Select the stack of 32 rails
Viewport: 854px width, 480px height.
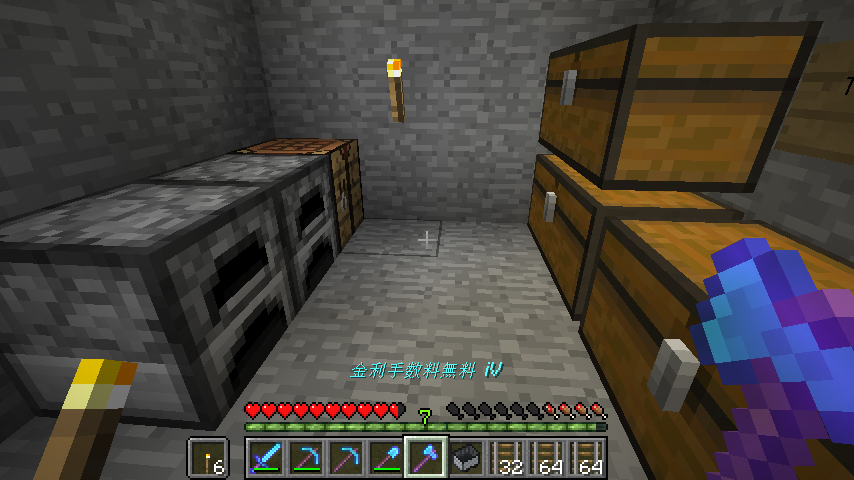click(506, 459)
